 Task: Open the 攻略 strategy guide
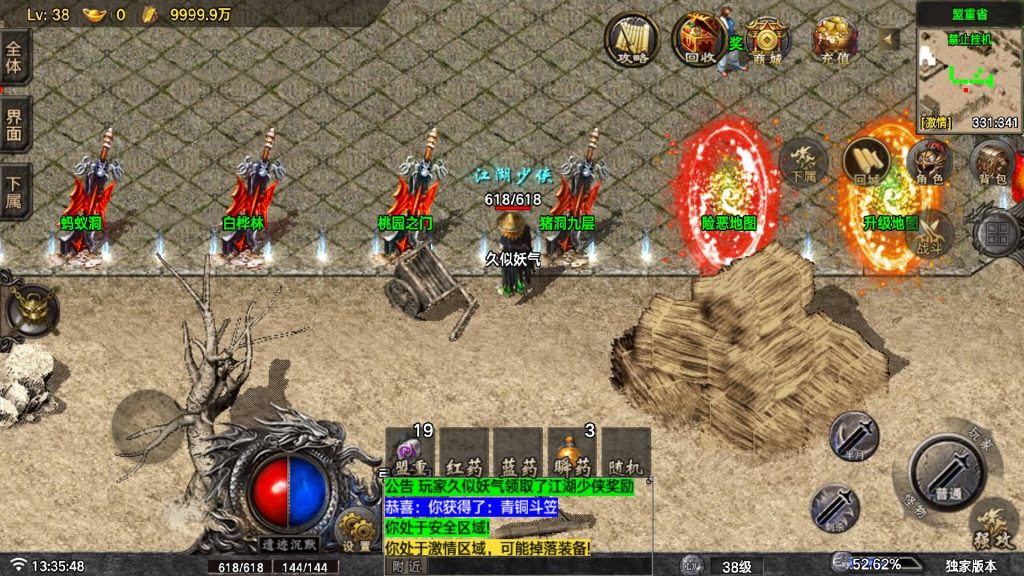pos(632,40)
